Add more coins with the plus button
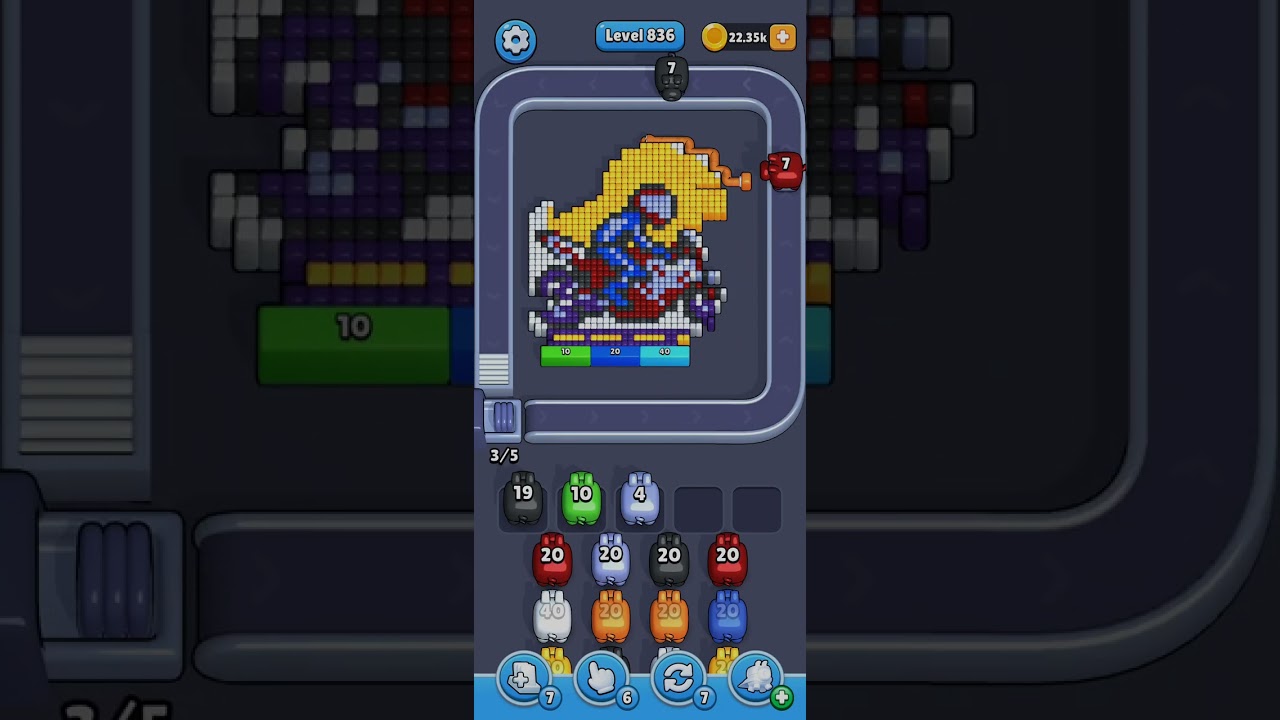 [783, 37]
